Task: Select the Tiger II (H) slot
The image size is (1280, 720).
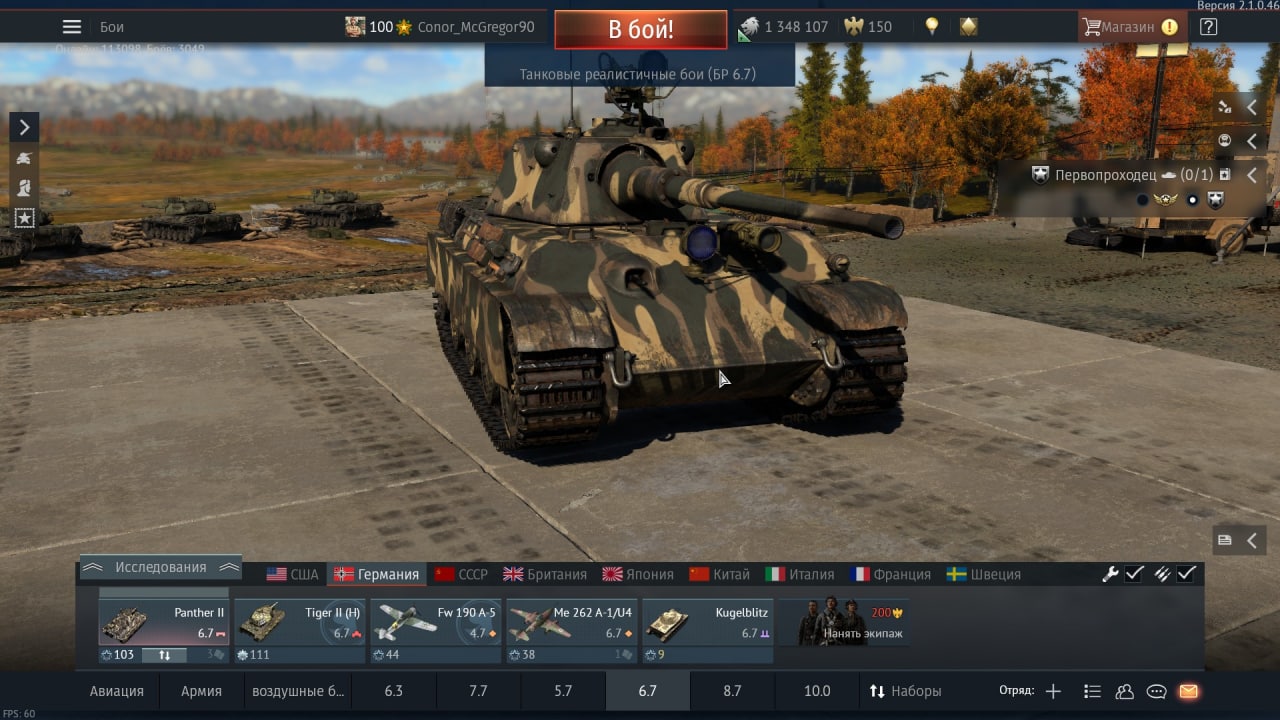Action: pyautogui.click(x=299, y=624)
